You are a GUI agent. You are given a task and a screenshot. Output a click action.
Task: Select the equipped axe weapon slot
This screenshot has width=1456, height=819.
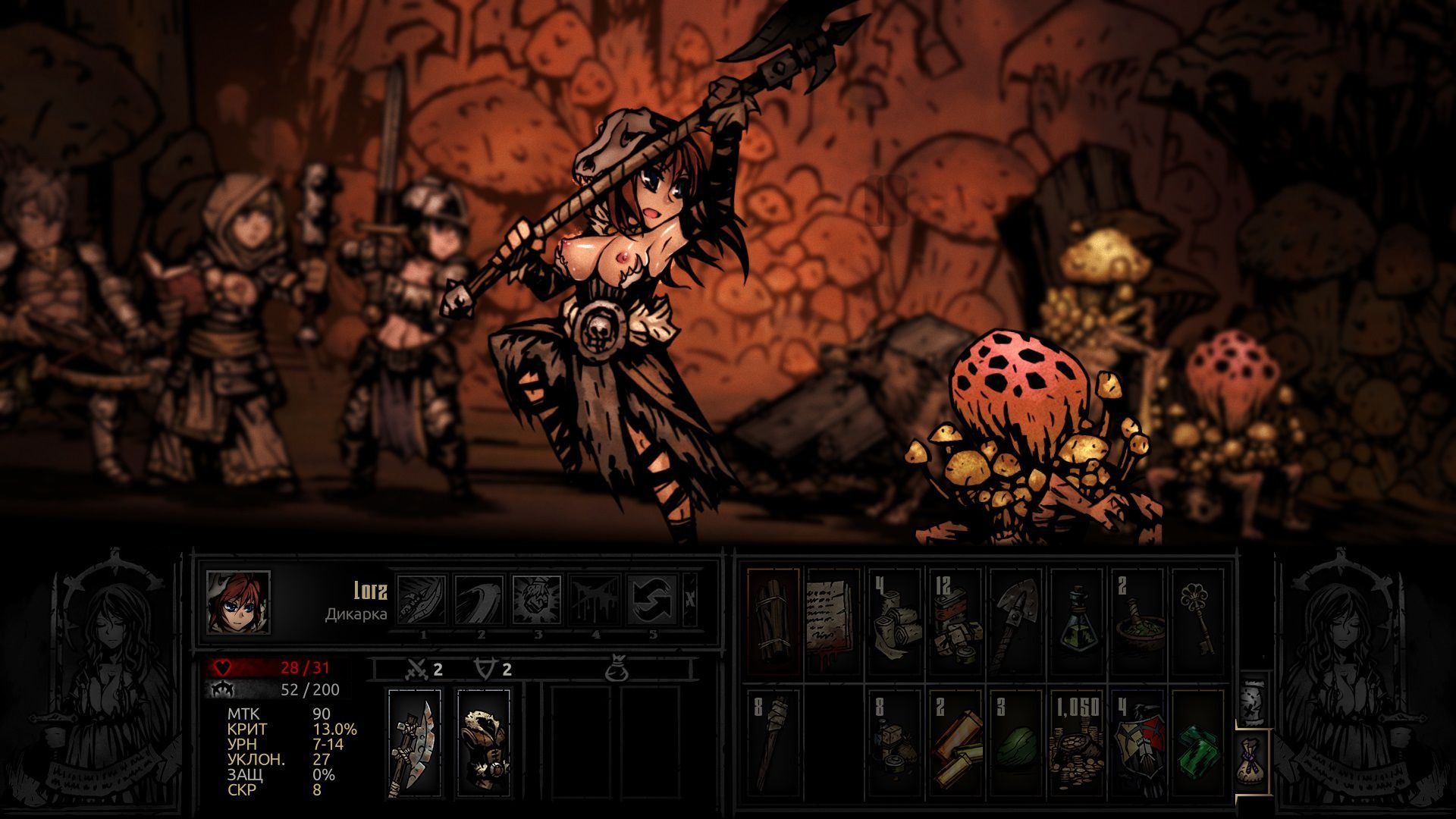[414, 742]
